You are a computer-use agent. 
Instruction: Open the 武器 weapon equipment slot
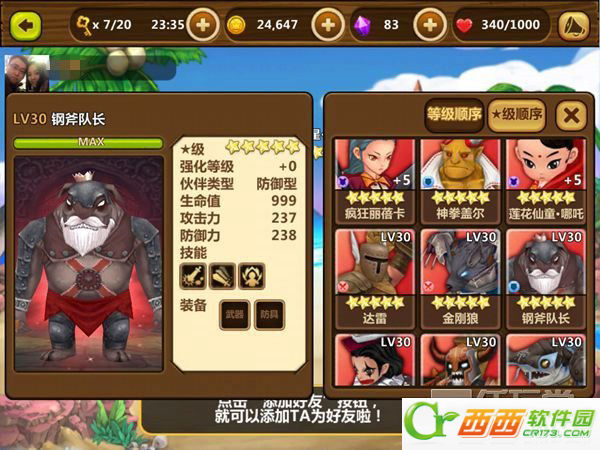(x=234, y=314)
